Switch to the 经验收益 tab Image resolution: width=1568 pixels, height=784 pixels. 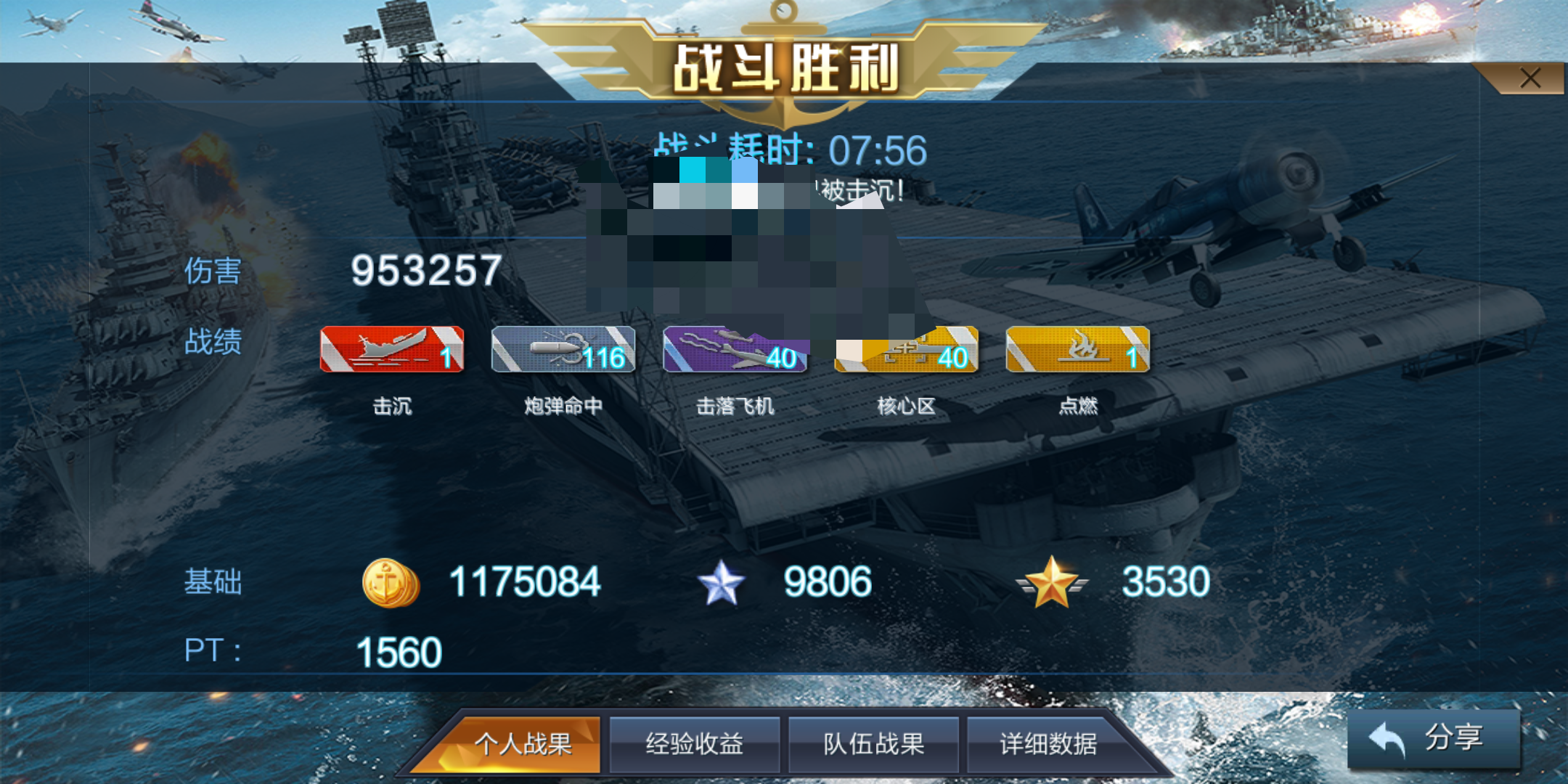point(695,743)
